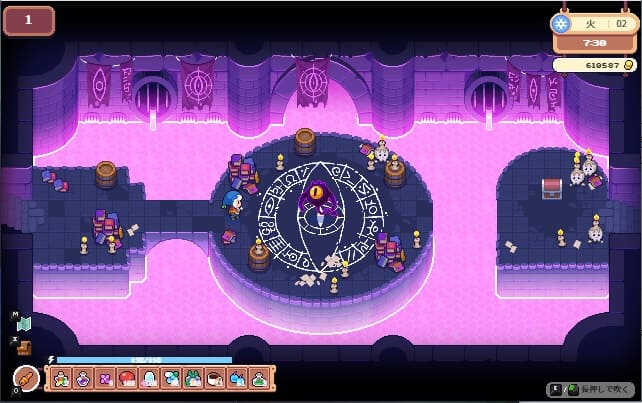Choose the purple potion bottle slot
Viewport: 642px width, 403px height.
click(83, 380)
